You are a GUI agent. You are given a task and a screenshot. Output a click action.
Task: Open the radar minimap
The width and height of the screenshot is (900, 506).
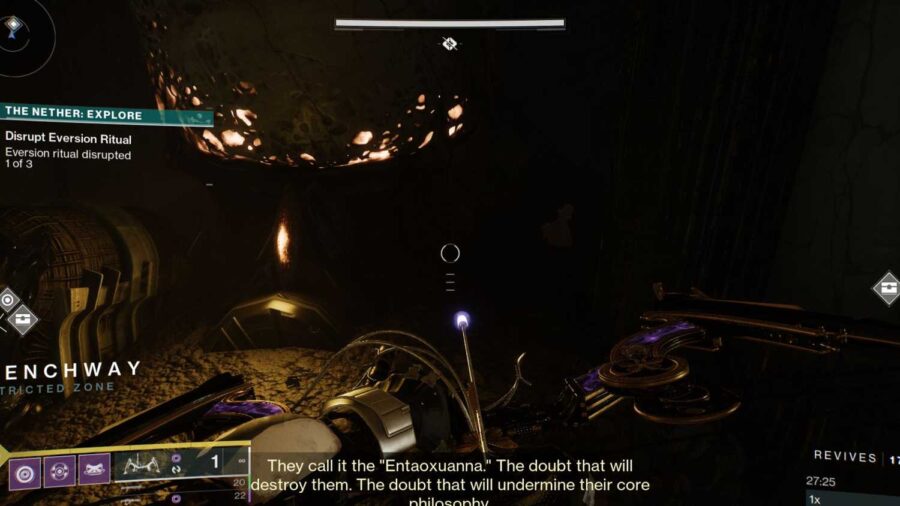pos(13,26)
